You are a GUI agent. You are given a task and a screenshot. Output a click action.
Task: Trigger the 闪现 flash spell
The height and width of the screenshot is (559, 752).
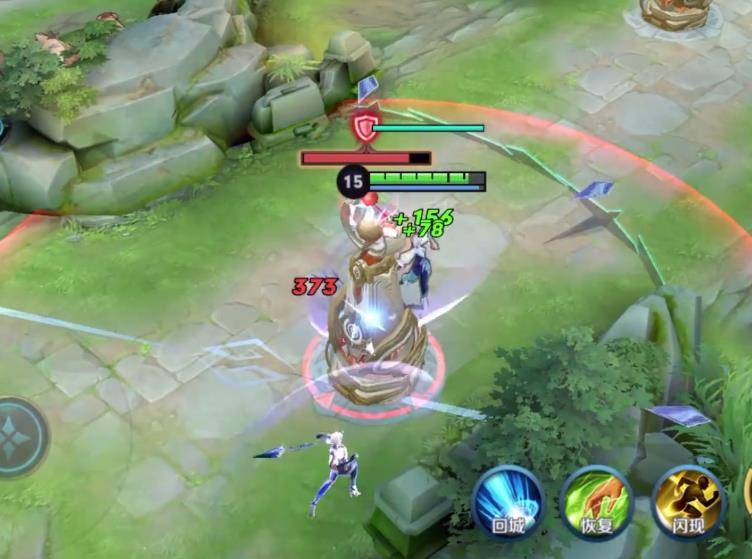tap(687, 500)
